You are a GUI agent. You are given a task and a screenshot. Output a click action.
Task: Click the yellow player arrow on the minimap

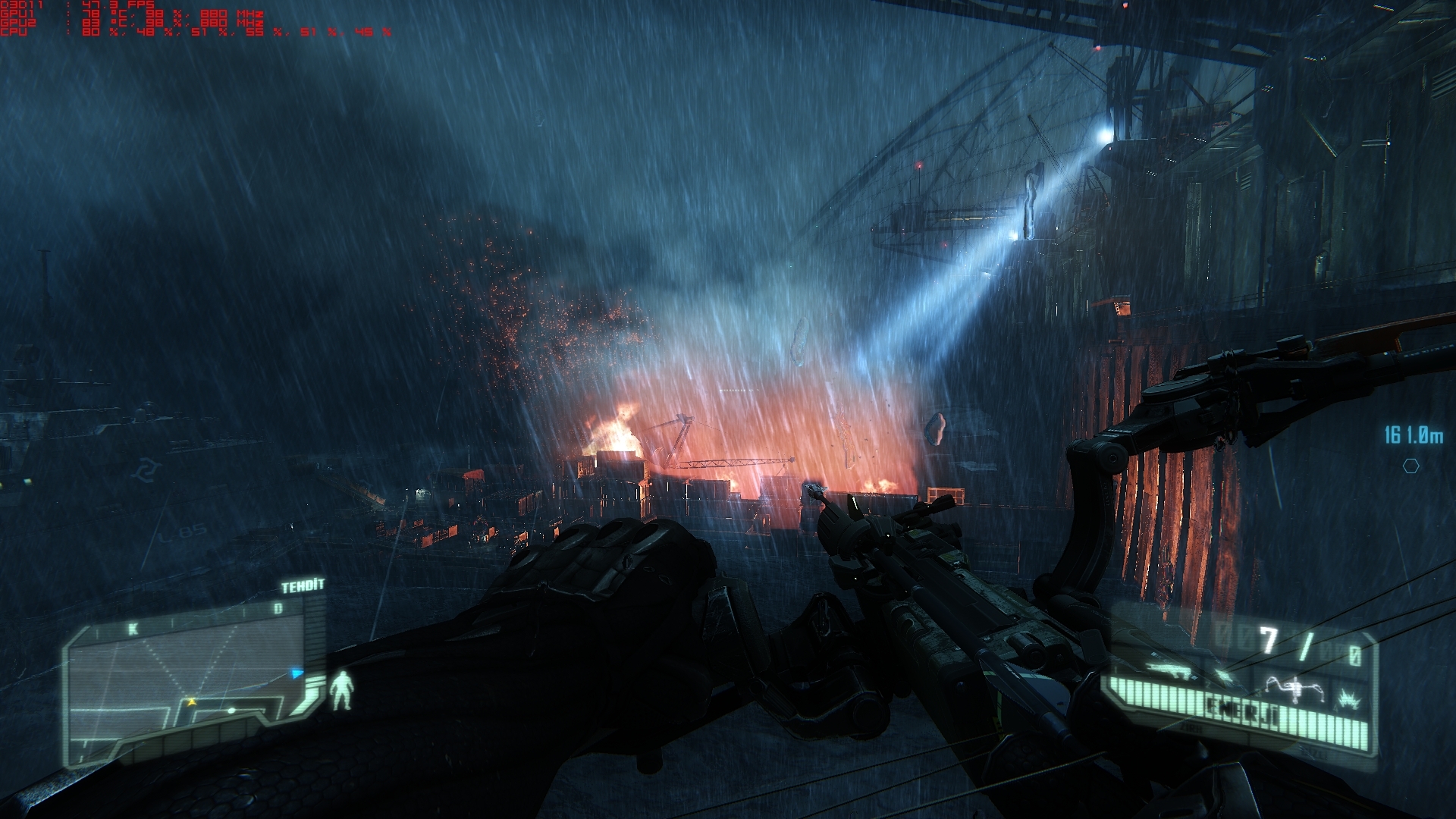(x=192, y=702)
